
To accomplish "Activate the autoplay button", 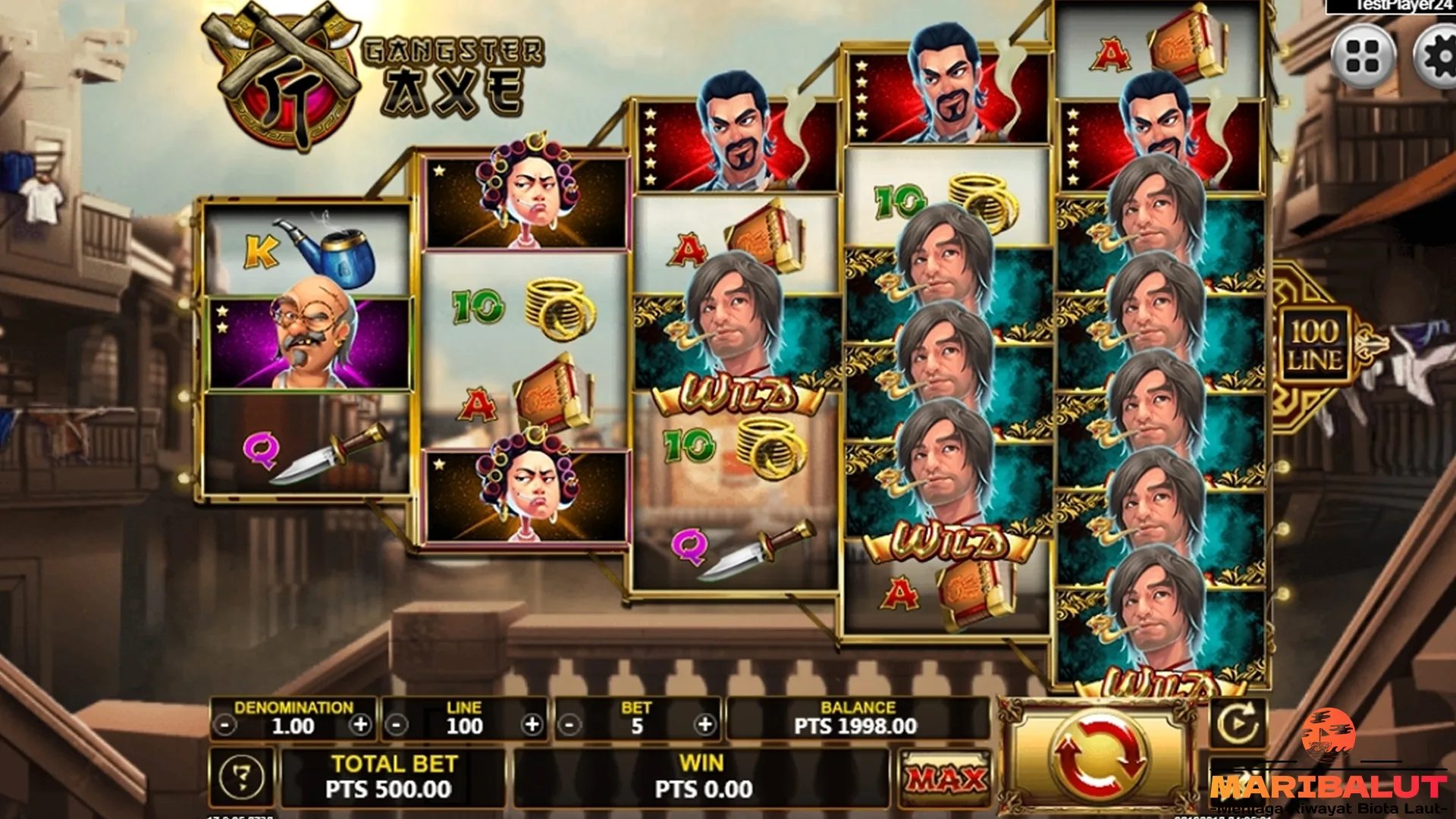I will pyautogui.click(x=1237, y=723).
